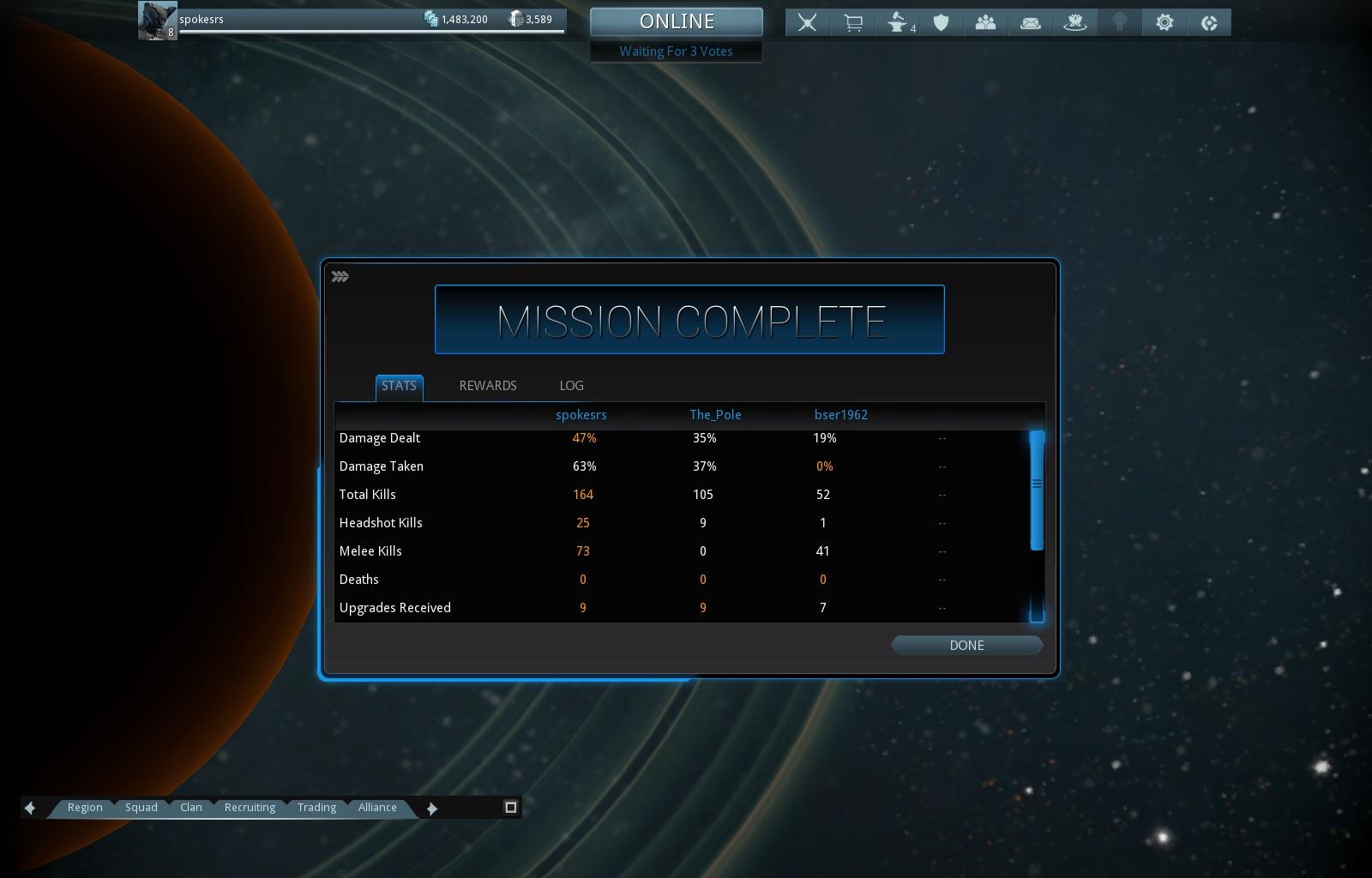Open the Trading chat tab
Image resolution: width=1372 pixels, height=878 pixels.
pos(316,808)
